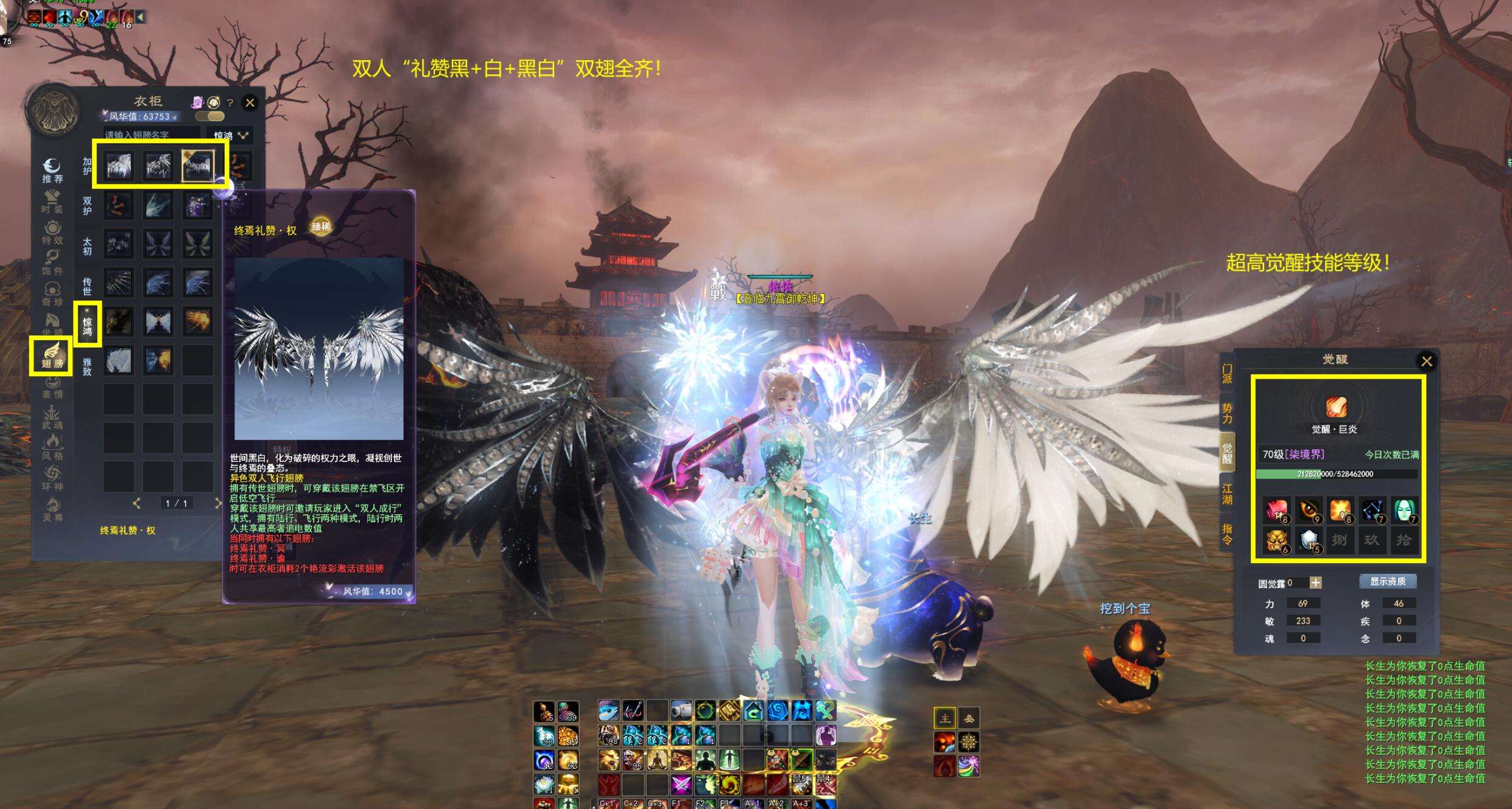Image resolution: width=1512 pixels, height=809 pixels.
Task: Close the 觉醒 awakening panel
Action: tap(1426, 362)
